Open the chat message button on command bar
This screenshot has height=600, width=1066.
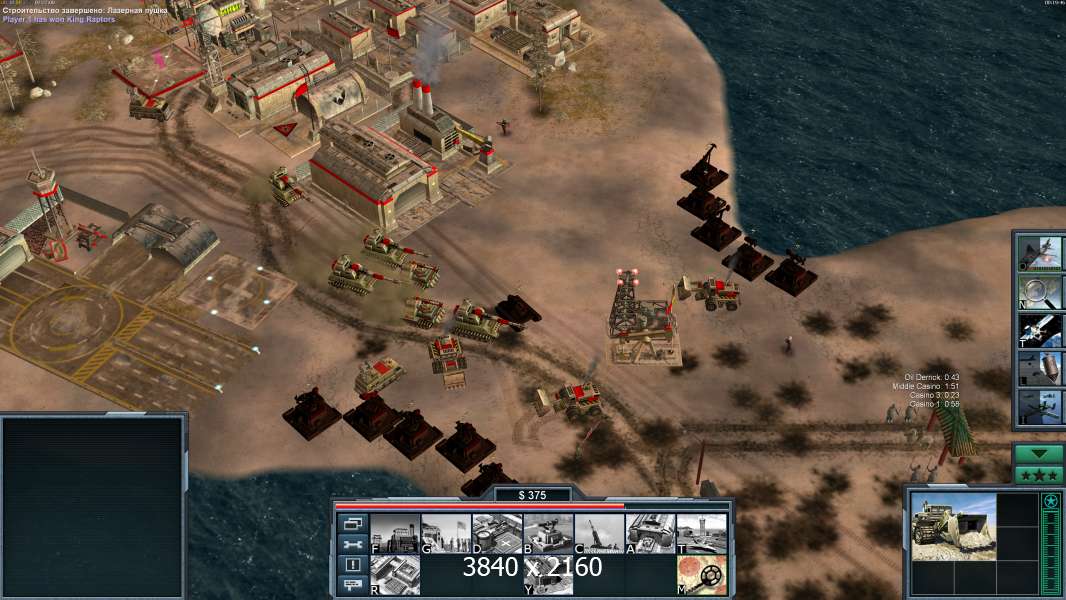coord(352,586)
